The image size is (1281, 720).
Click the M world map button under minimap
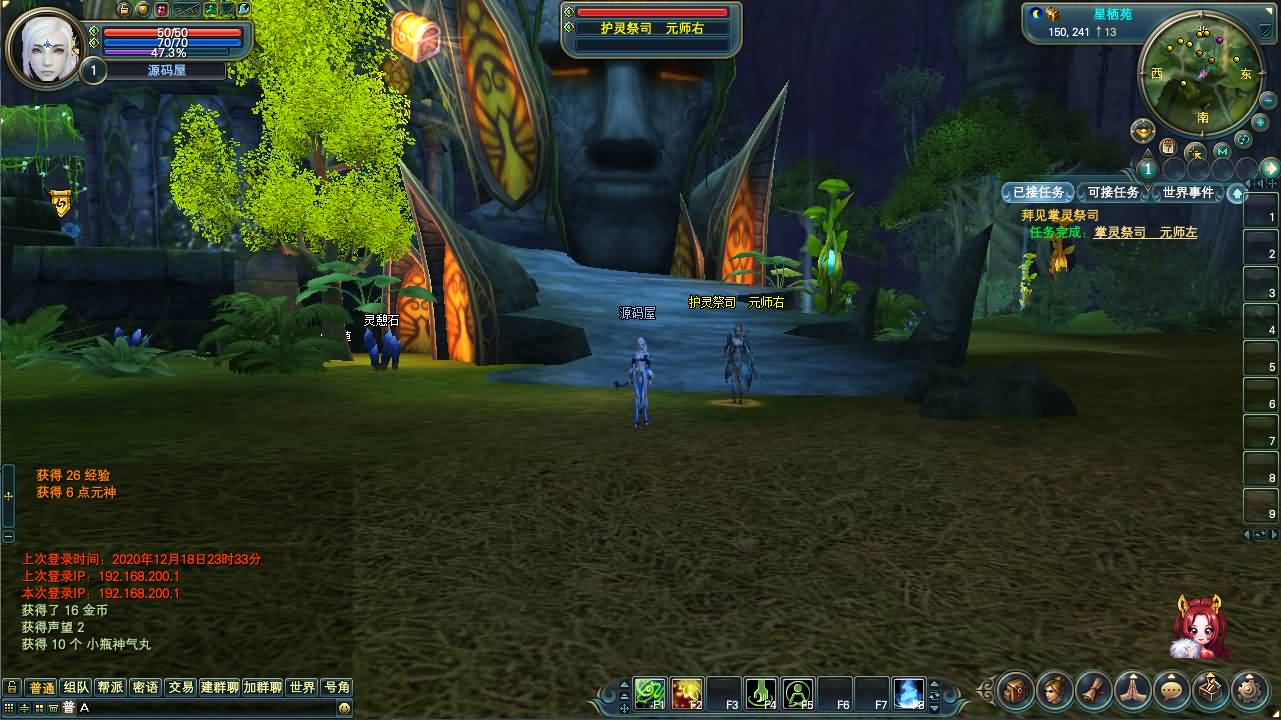(x=1222, y=151)
